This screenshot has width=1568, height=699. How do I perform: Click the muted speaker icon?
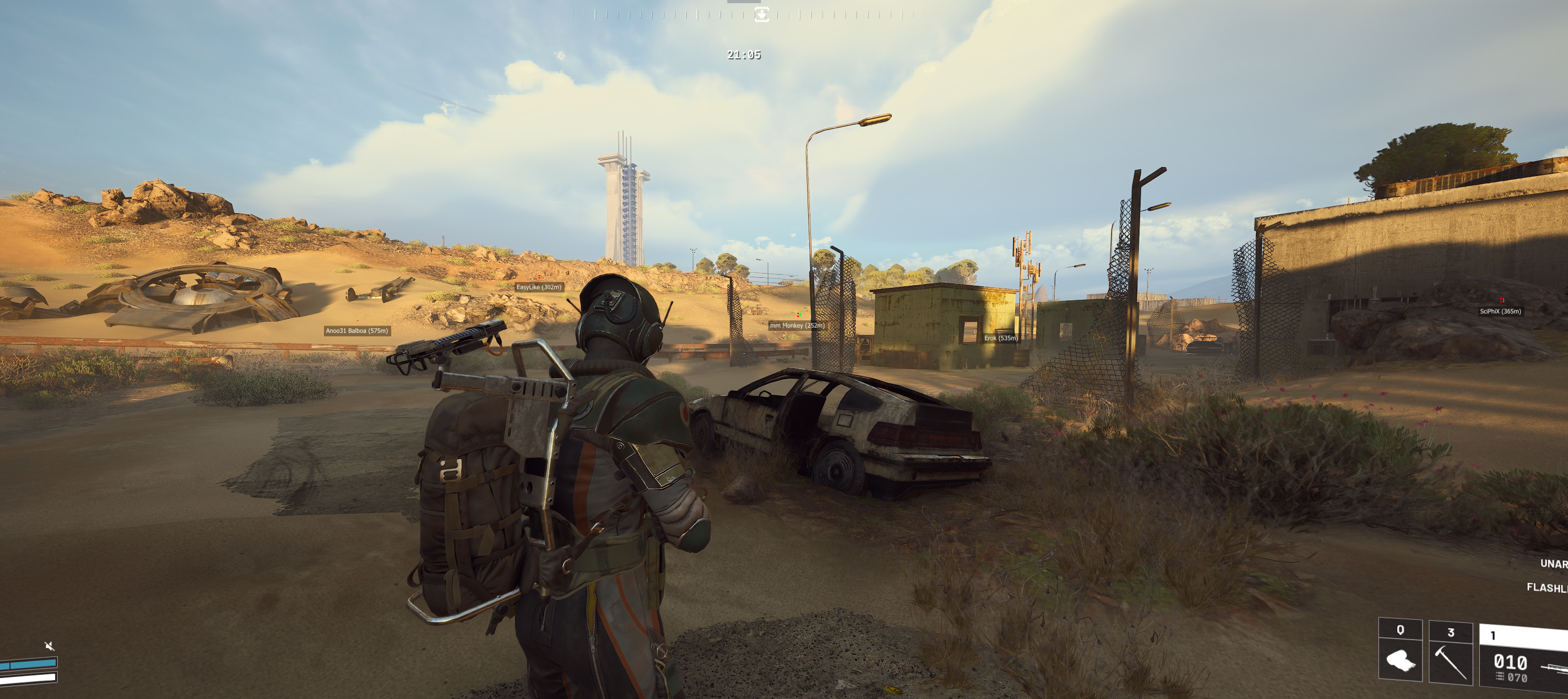(49, 645)
